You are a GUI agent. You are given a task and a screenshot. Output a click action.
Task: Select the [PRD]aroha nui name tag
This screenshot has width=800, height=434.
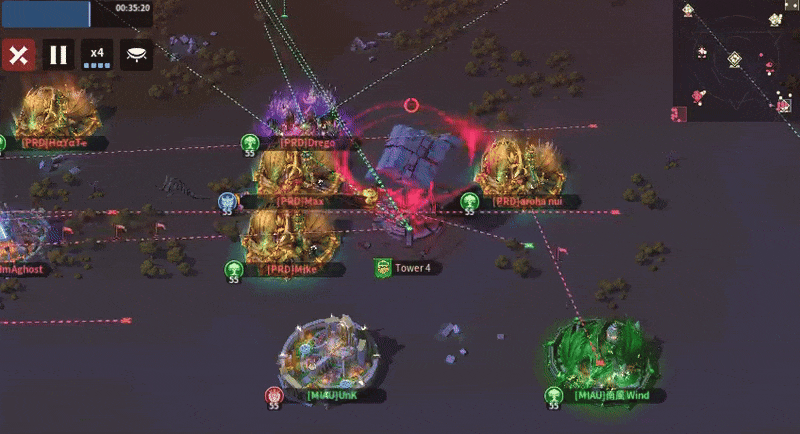point(534,201)
